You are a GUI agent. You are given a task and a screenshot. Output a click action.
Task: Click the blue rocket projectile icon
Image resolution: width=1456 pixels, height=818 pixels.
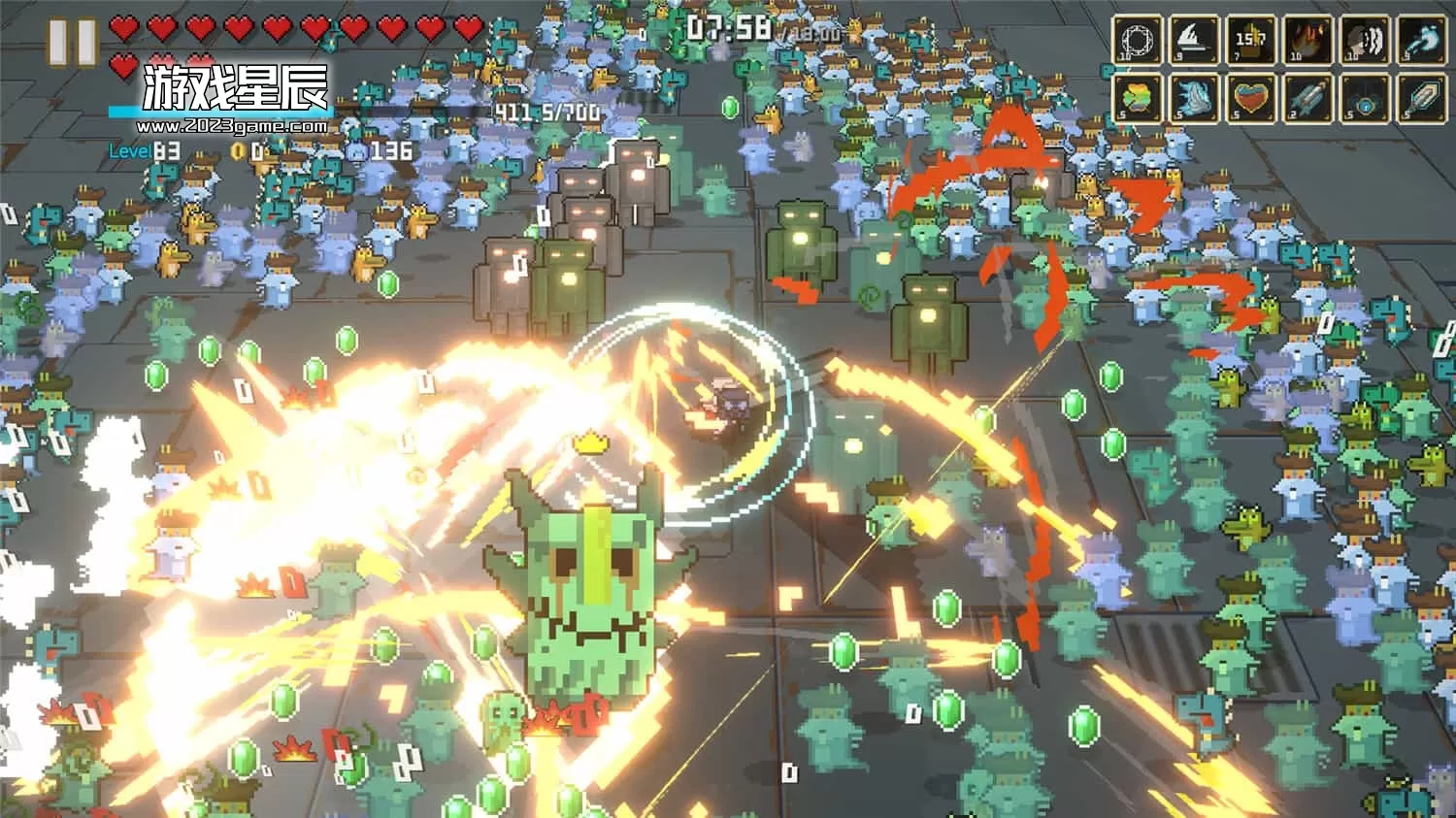tap(1308, 98)
